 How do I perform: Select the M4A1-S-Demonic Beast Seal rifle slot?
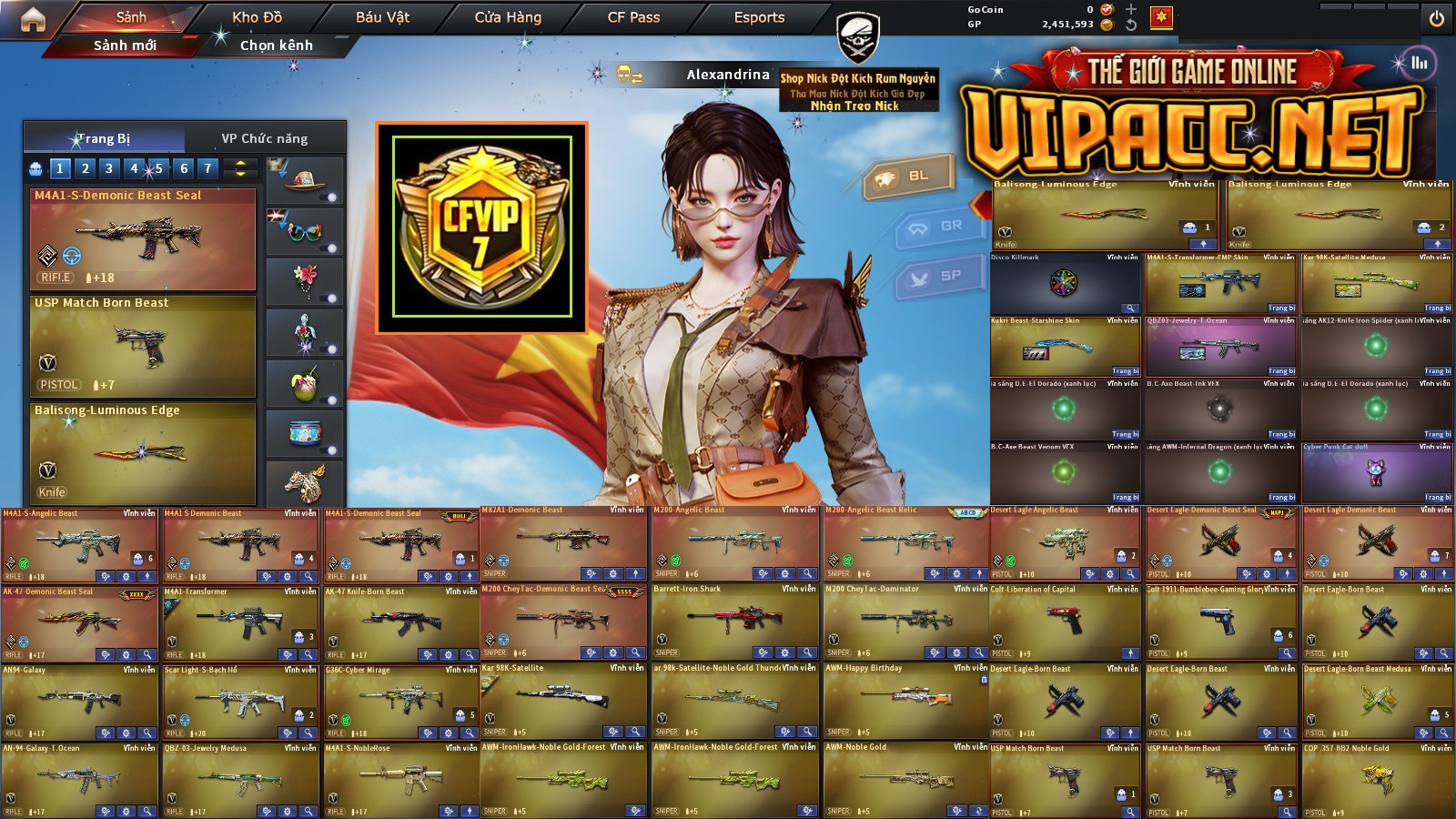[143, 239]
